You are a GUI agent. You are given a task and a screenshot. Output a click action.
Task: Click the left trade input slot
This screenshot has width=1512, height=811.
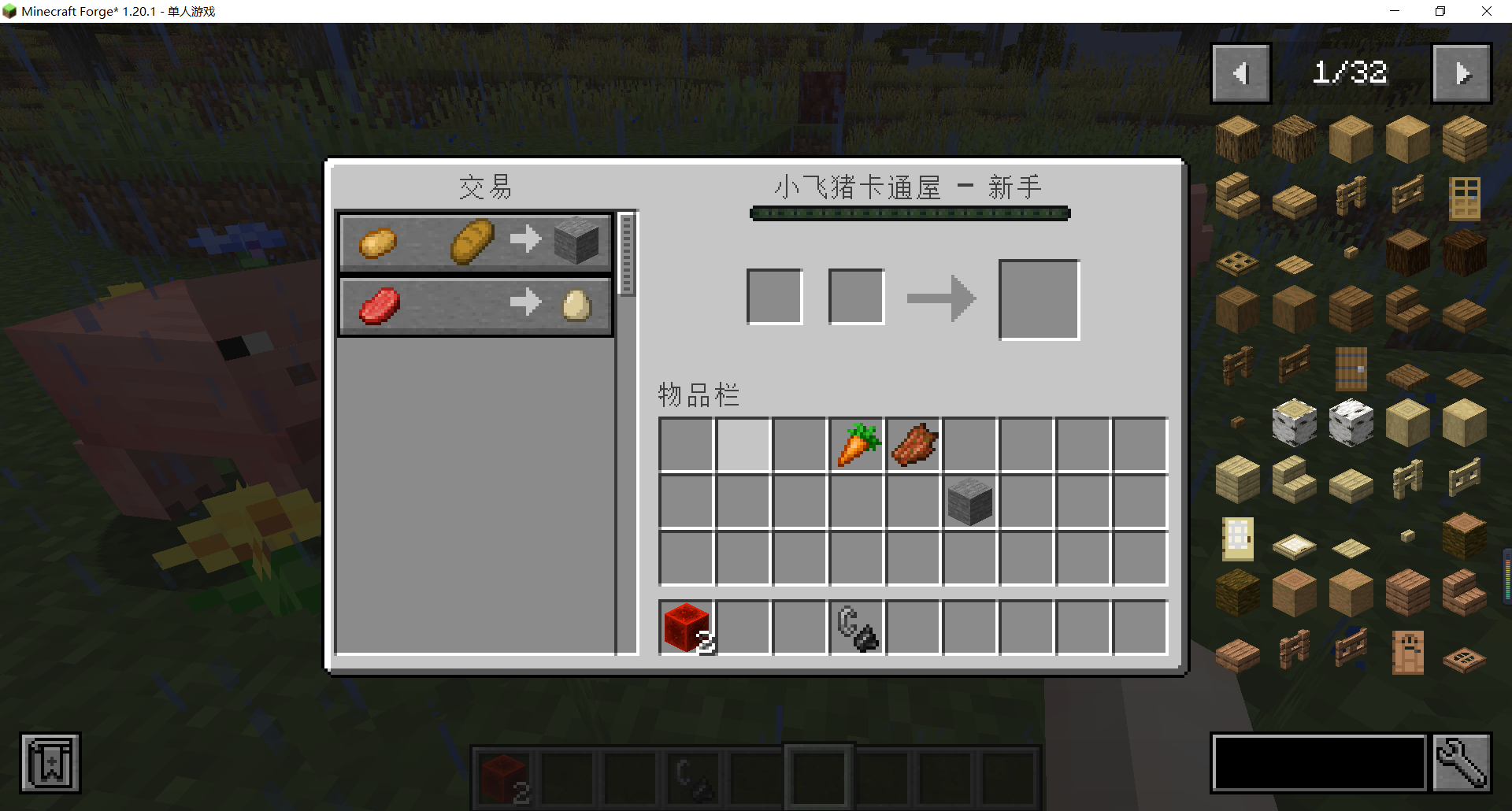tap(774, 295)
